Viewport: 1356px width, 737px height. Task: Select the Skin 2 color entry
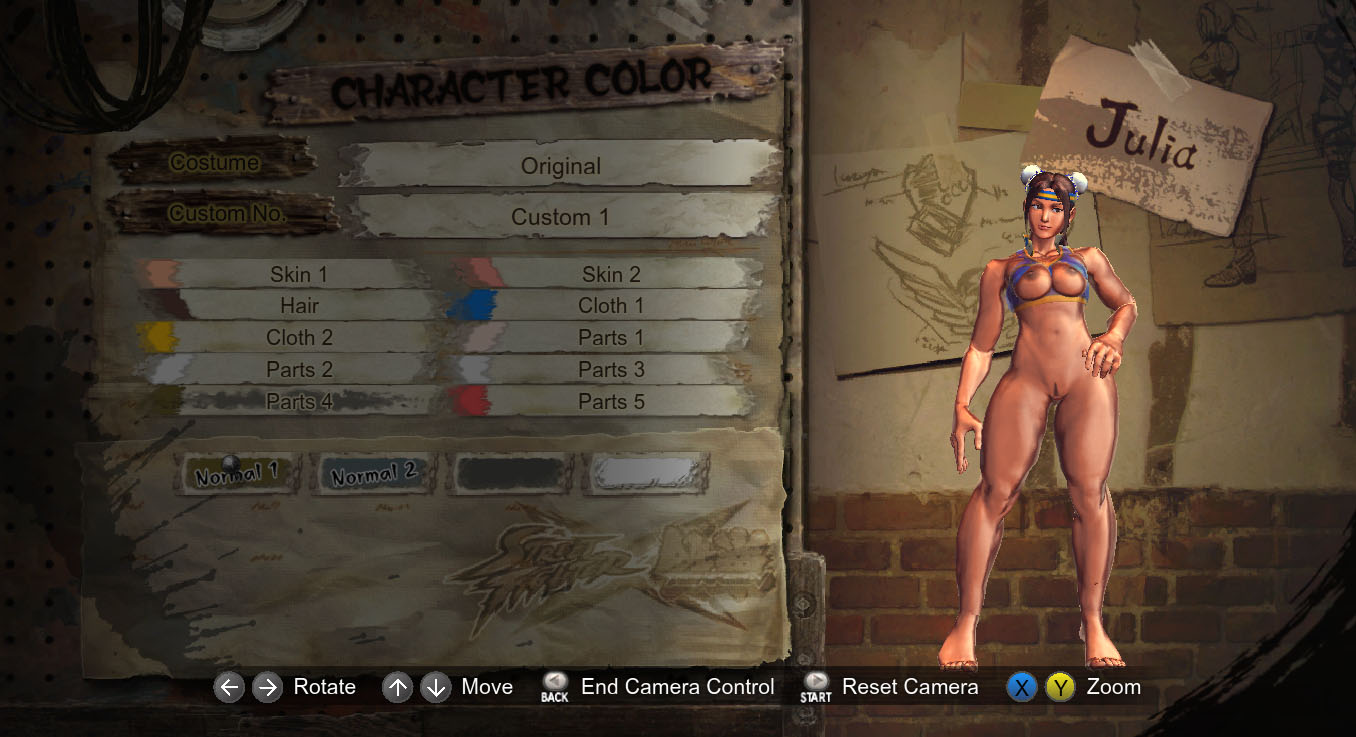610,274
